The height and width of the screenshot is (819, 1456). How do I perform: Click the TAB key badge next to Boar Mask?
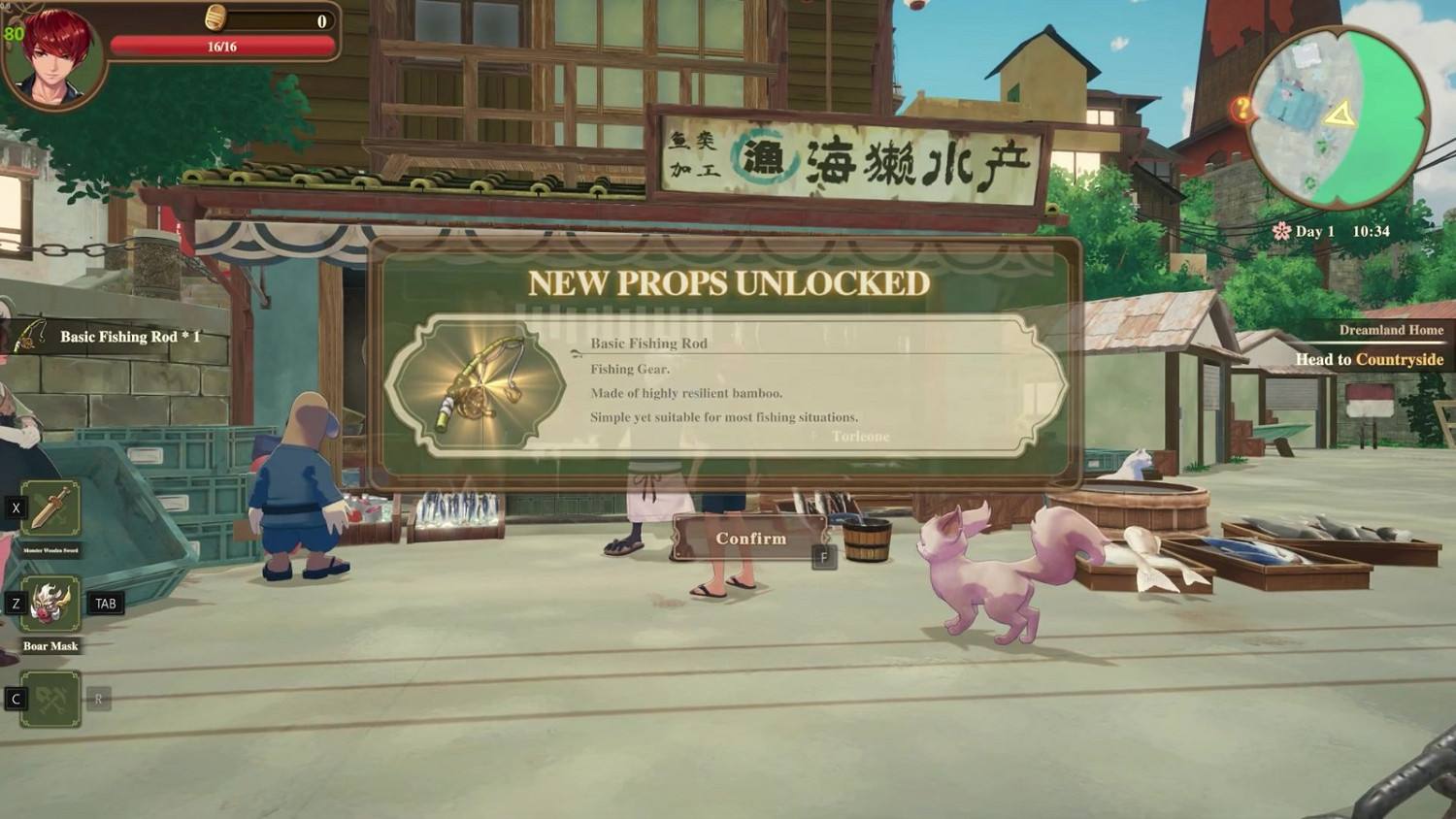pos(107,602)
